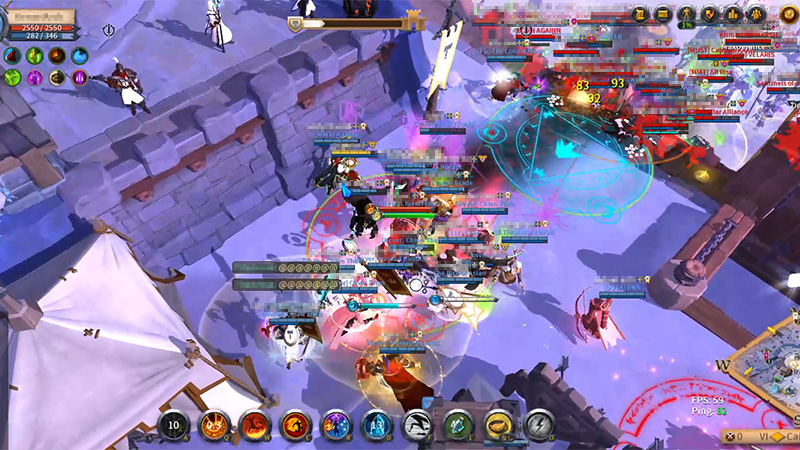Activate the gray lightning bolt slot

coord(539,425)
